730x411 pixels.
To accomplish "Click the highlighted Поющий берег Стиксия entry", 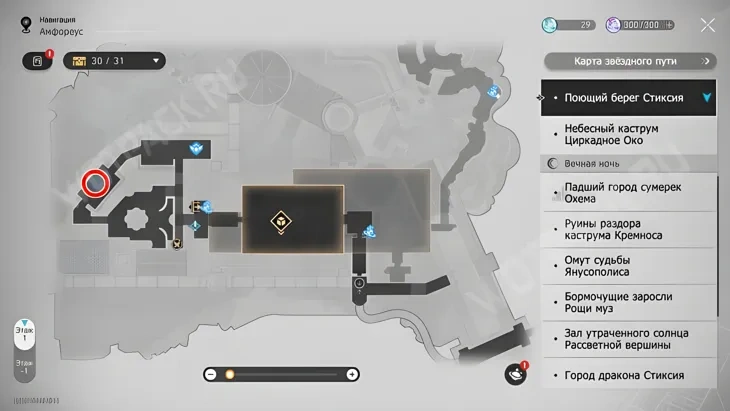I will point(628,98).
